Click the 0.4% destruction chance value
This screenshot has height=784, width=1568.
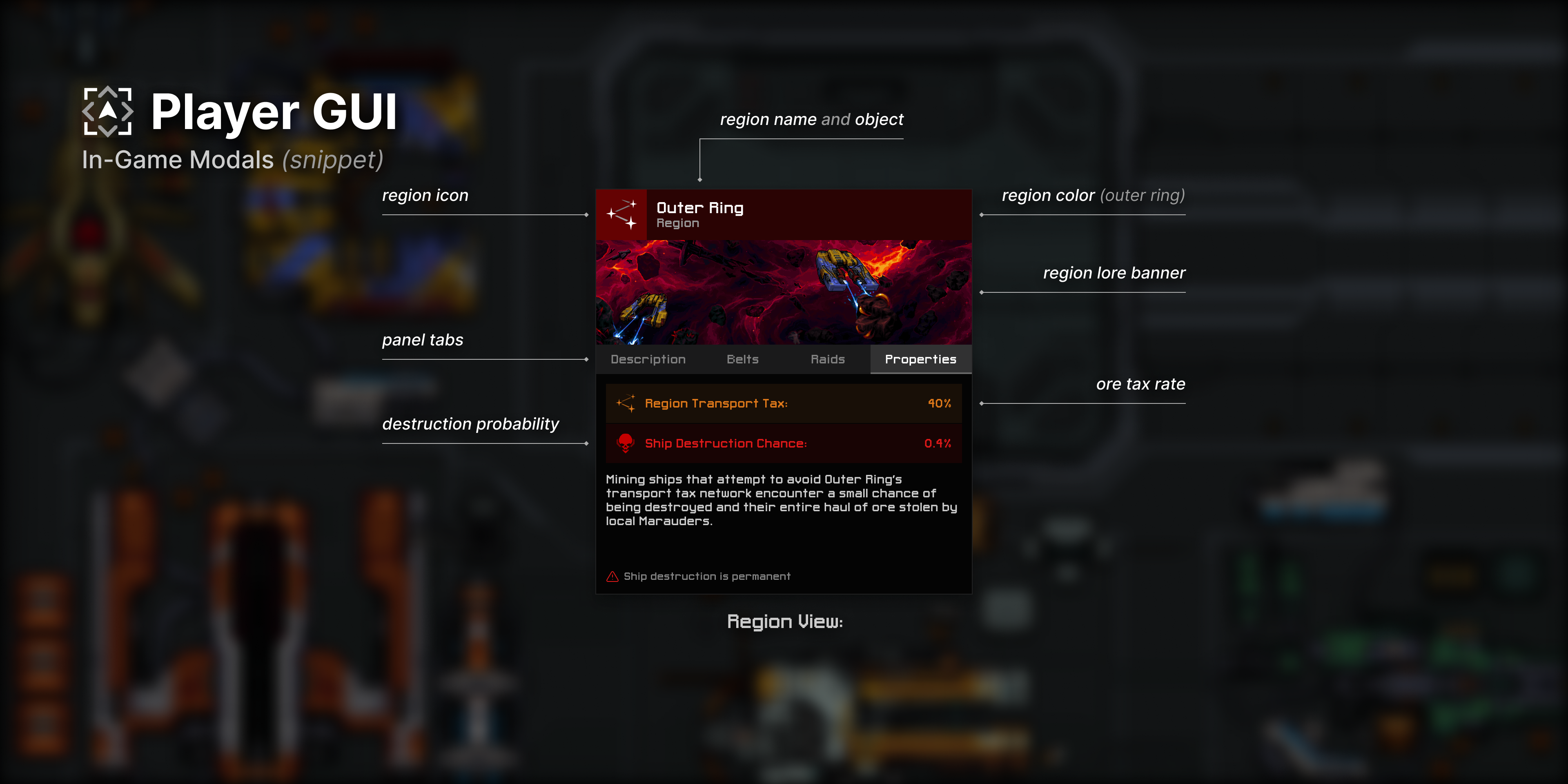click(x=938, y=443)
